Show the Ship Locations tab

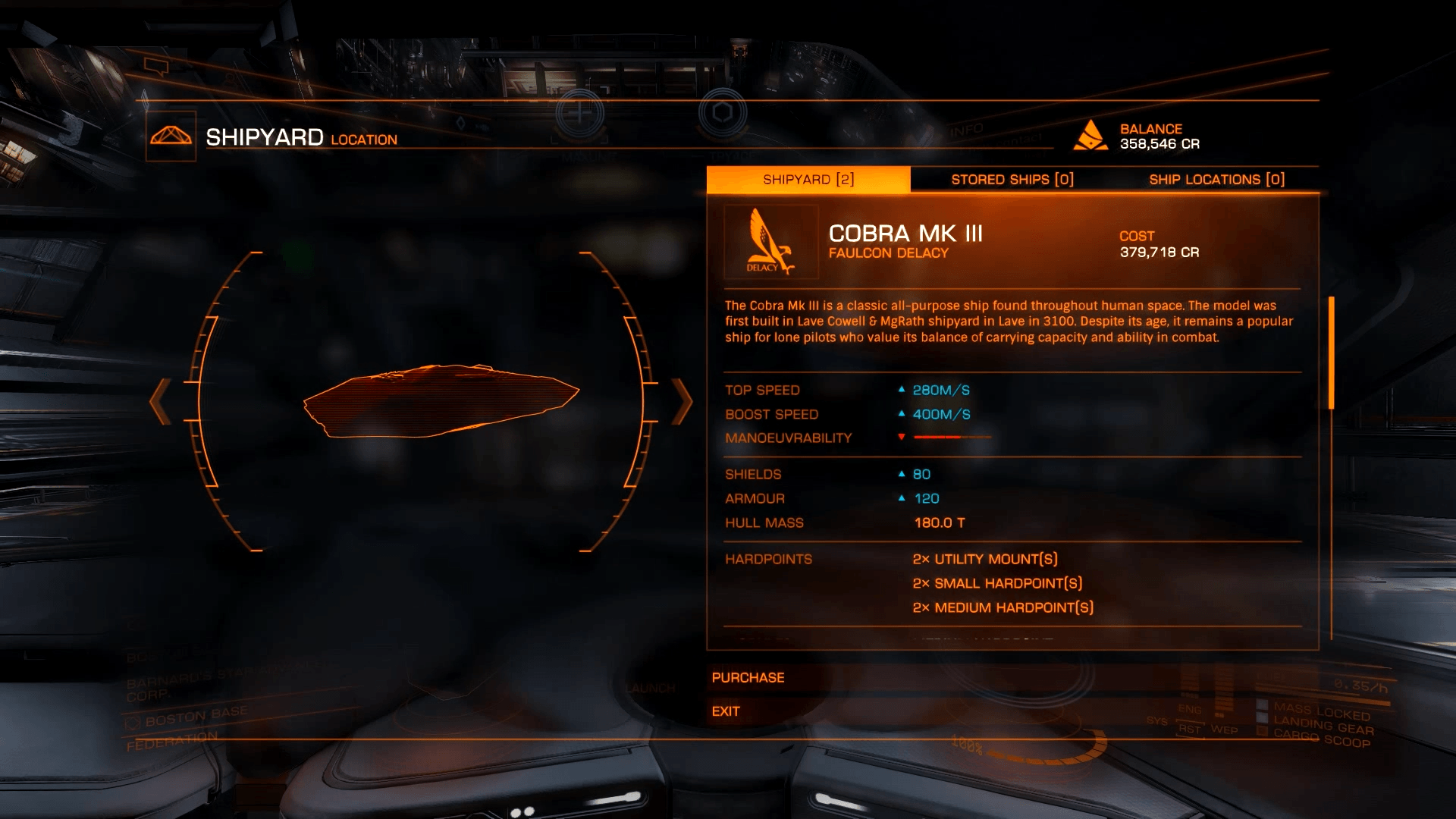(x=1216, y=180)
